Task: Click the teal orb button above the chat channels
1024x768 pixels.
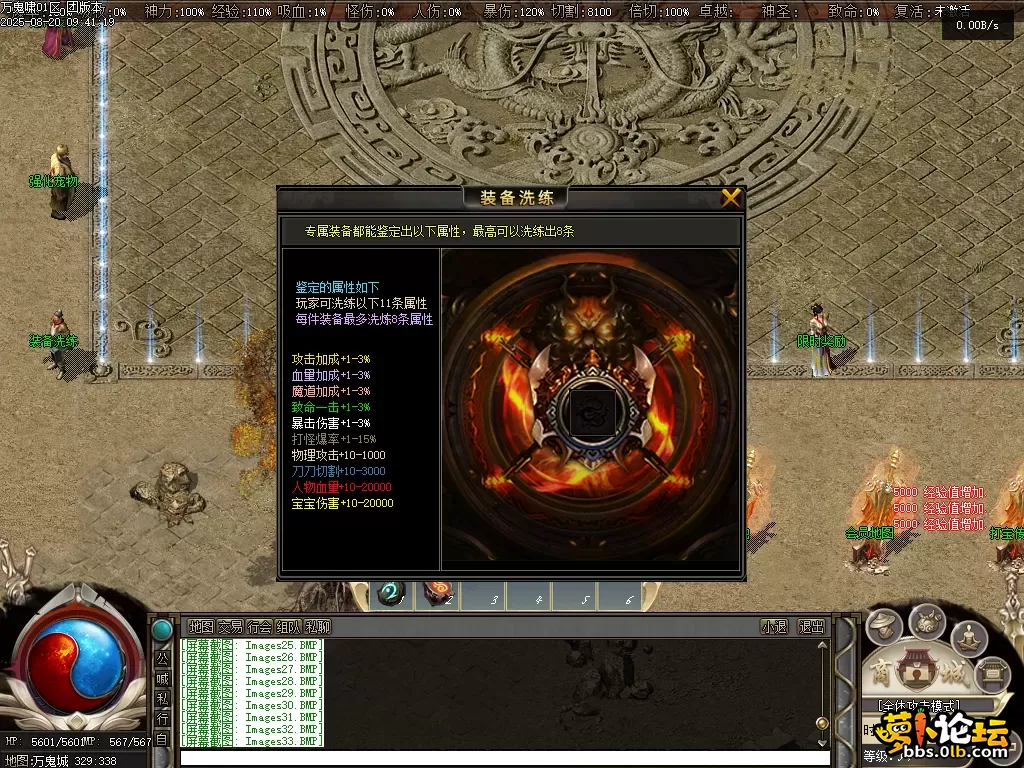Action: [161, 630]
